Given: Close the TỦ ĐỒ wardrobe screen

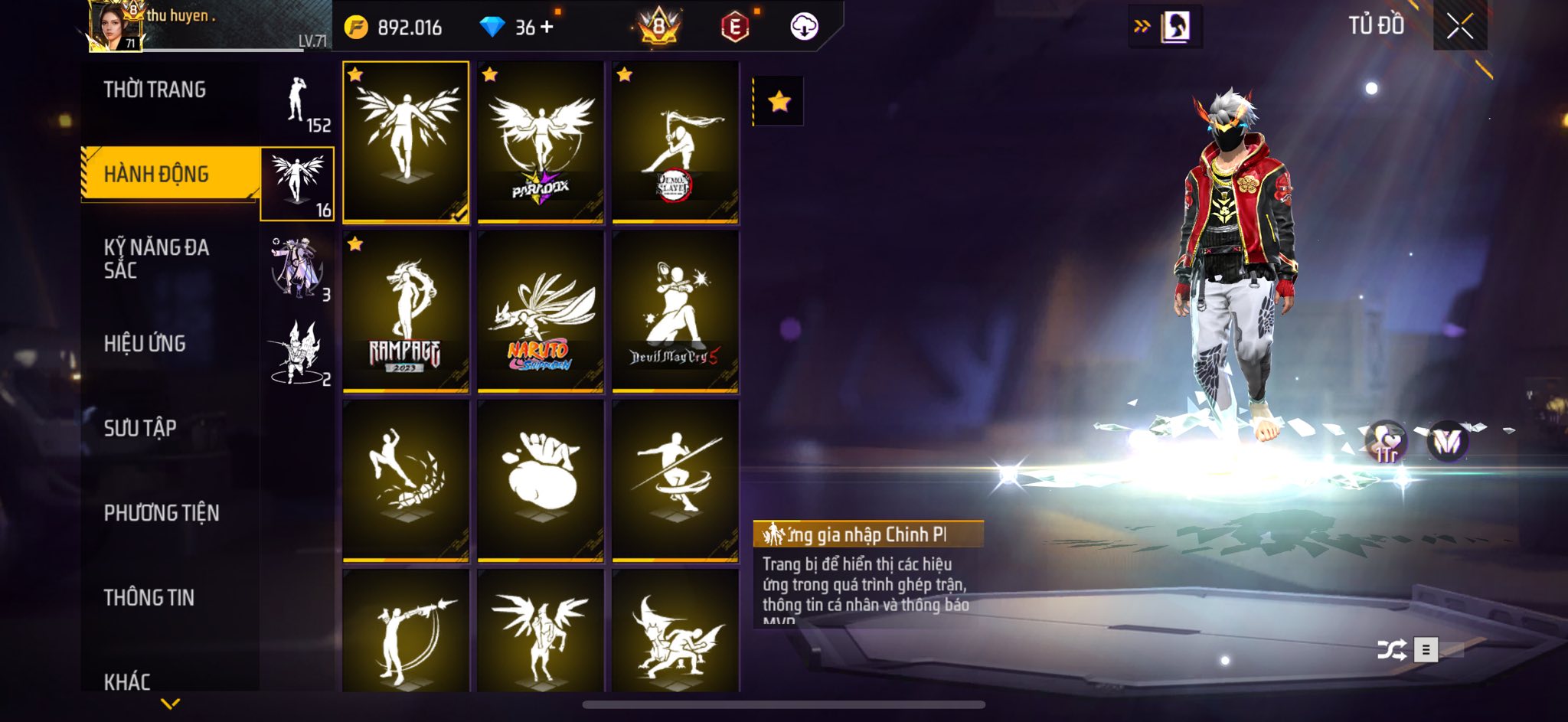Looking at the screenshot, I should pyautogui.click(x=1459, y=28).
